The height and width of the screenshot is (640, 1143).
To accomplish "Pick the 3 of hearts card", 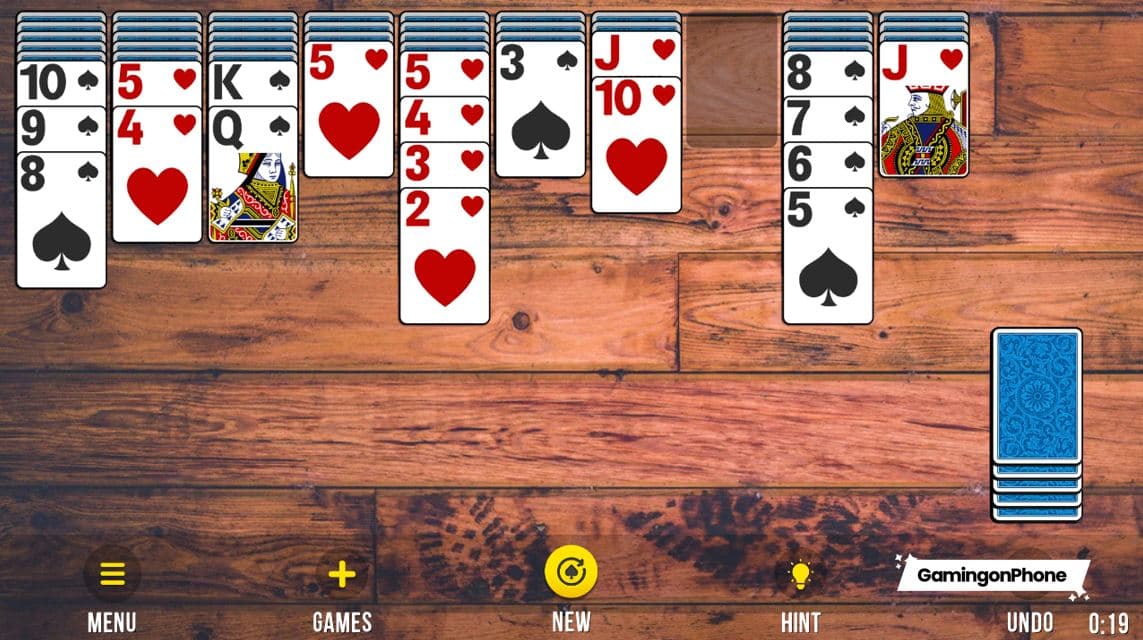I will click(x=445, y=164).
